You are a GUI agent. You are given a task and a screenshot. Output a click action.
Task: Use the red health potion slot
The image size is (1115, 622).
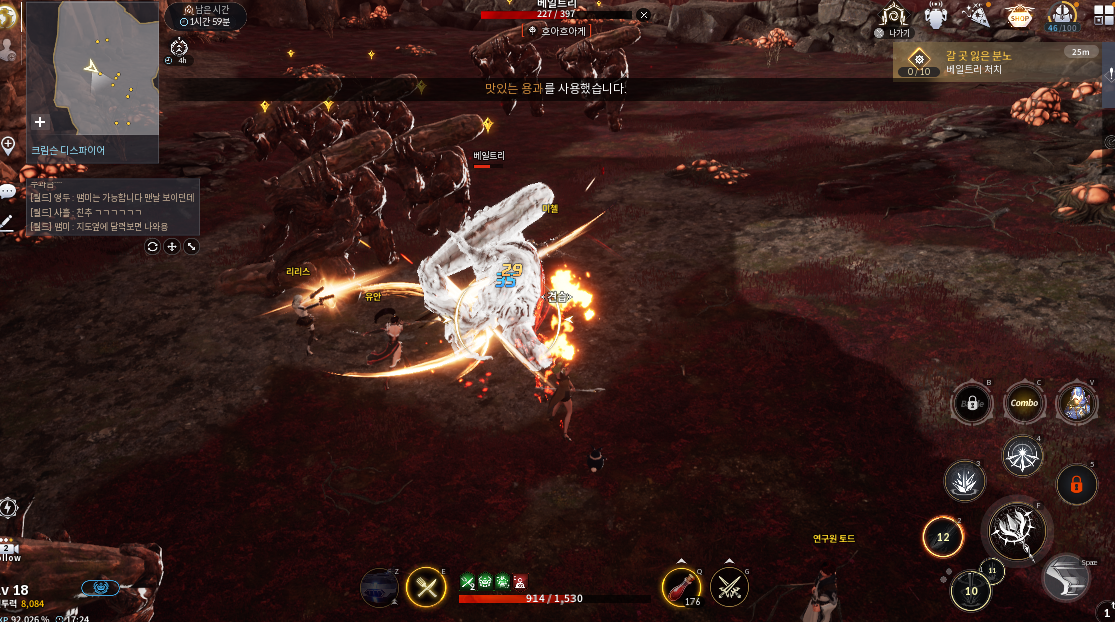[x=682, y=587]
